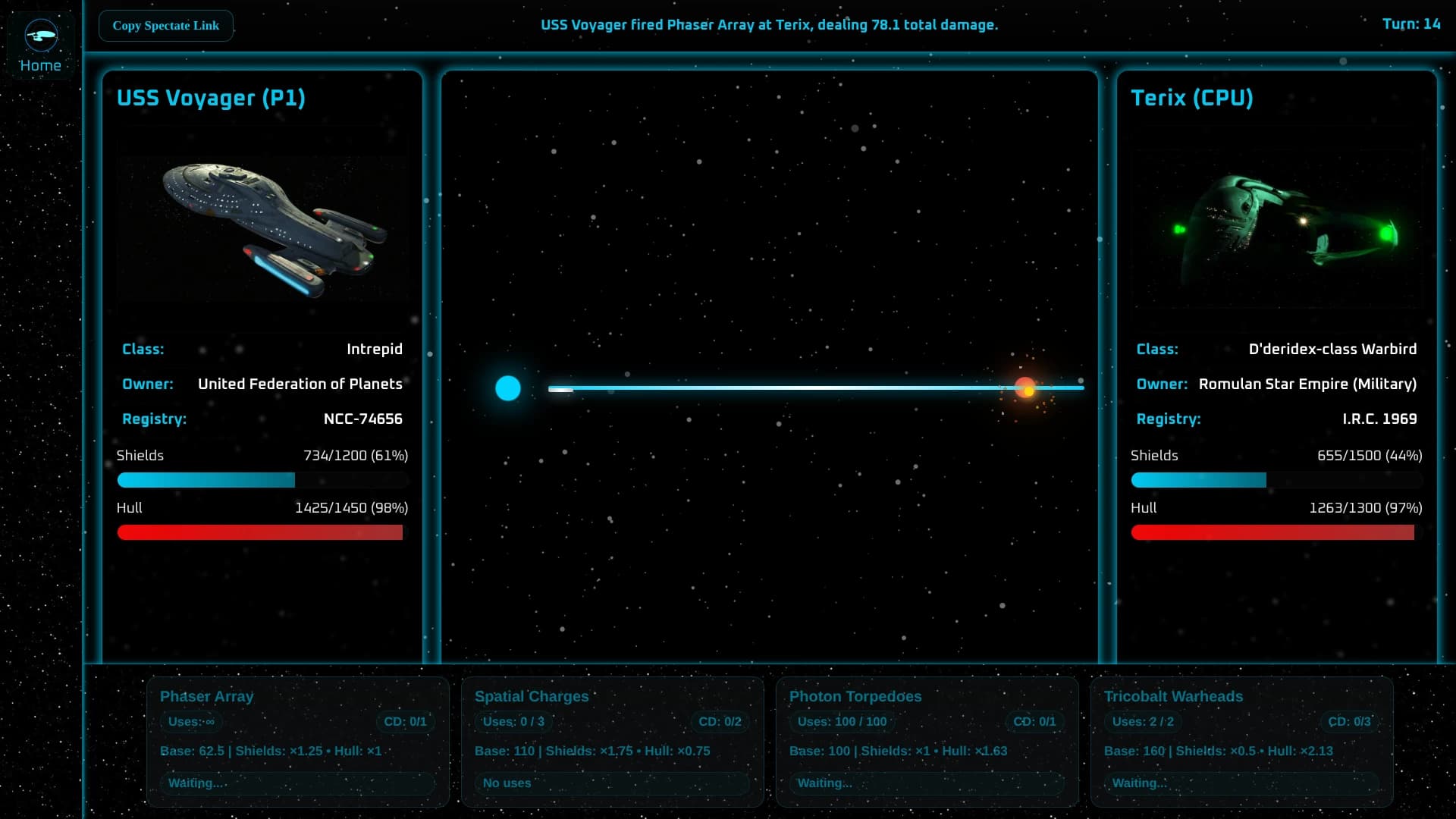Click the CD: 0/1 cooldown badge on Phaser Array
1456x819 pixels.
tap(406, 722)
